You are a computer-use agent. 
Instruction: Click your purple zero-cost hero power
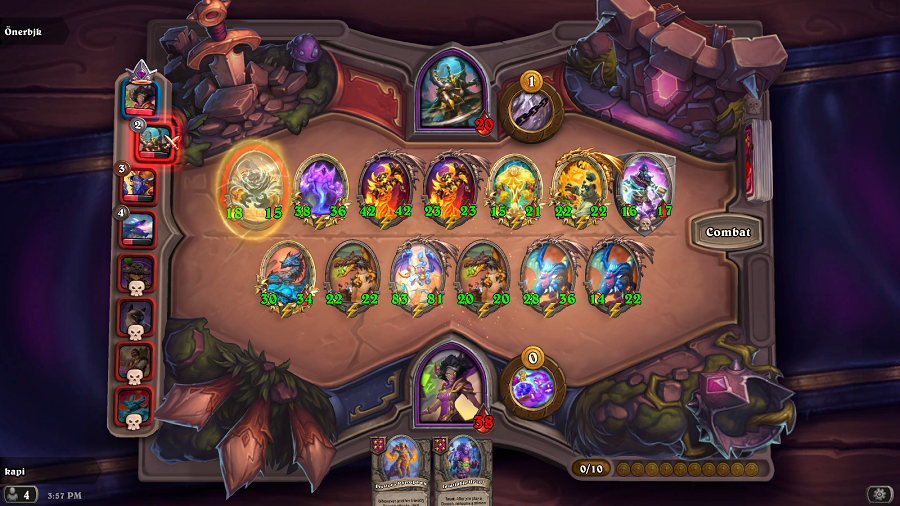(531, 385)
